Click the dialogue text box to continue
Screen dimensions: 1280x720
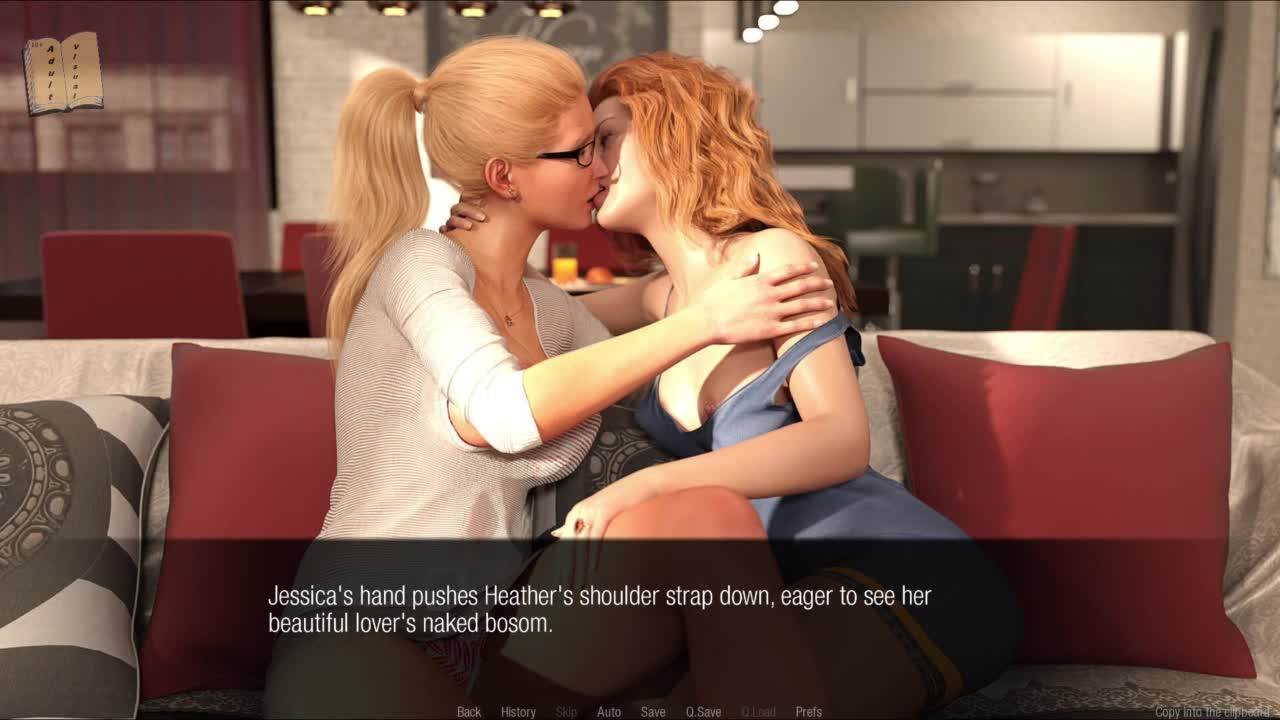pos(640,610)
